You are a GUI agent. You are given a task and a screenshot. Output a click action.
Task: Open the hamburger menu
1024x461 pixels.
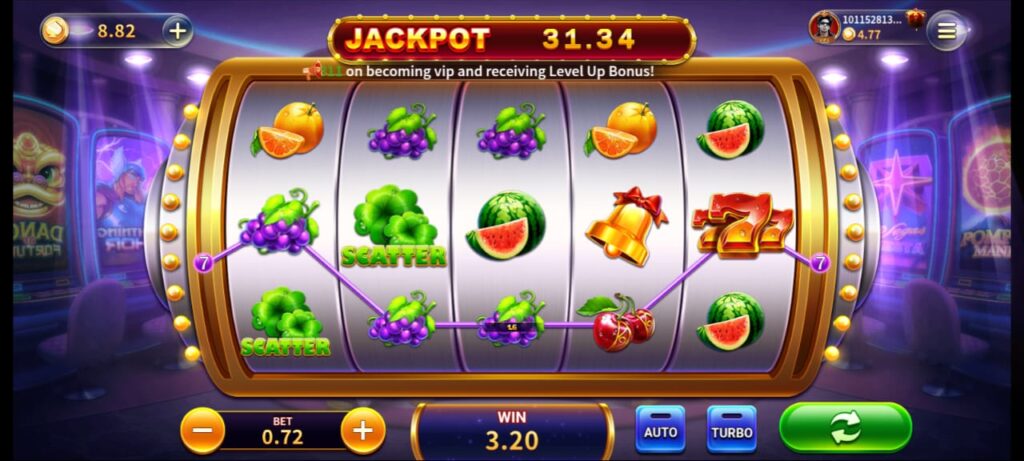[x=946, y=31]
